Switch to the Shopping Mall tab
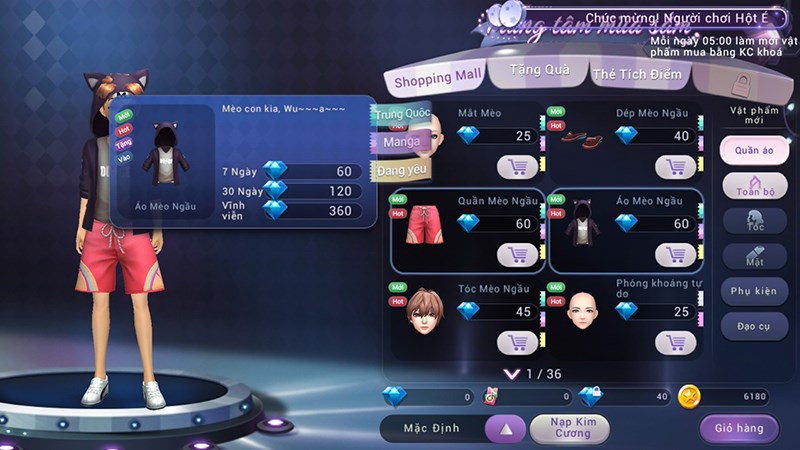 click(x=437, y=77)
